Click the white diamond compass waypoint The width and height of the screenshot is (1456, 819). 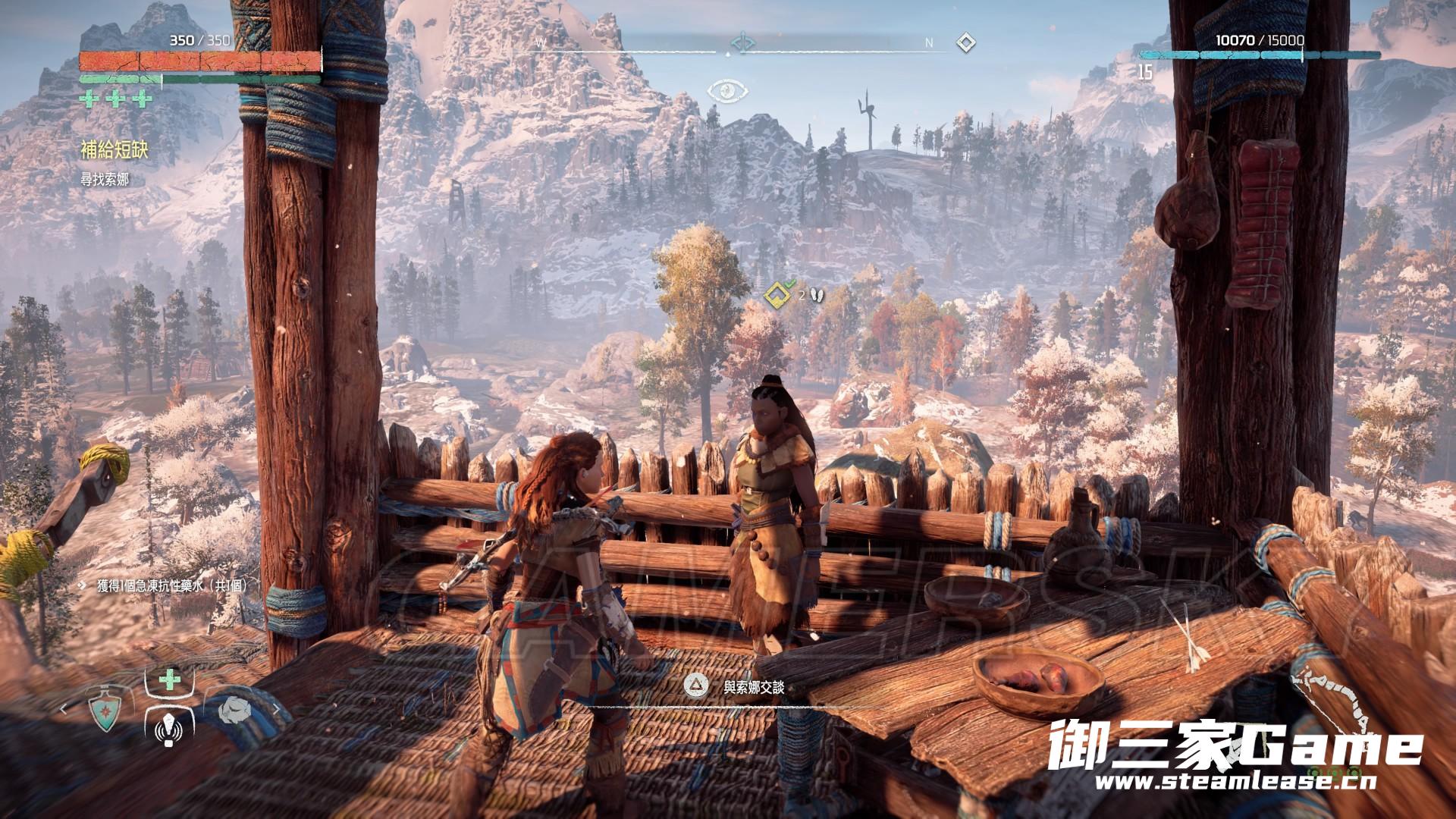tap(964, 42)
